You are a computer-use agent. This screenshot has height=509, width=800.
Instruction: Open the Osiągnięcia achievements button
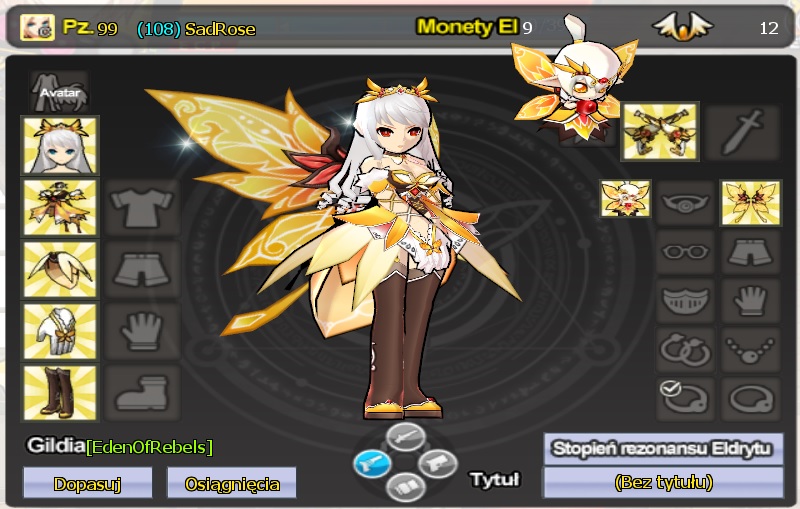(231, 483)
